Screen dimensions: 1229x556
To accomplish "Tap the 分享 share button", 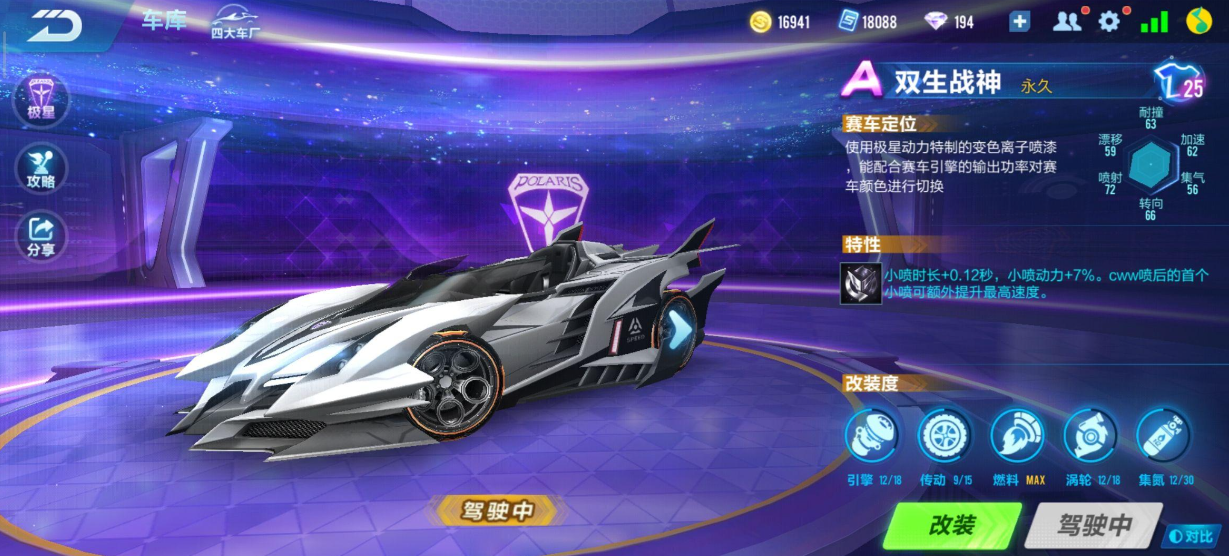I will 41,235.
